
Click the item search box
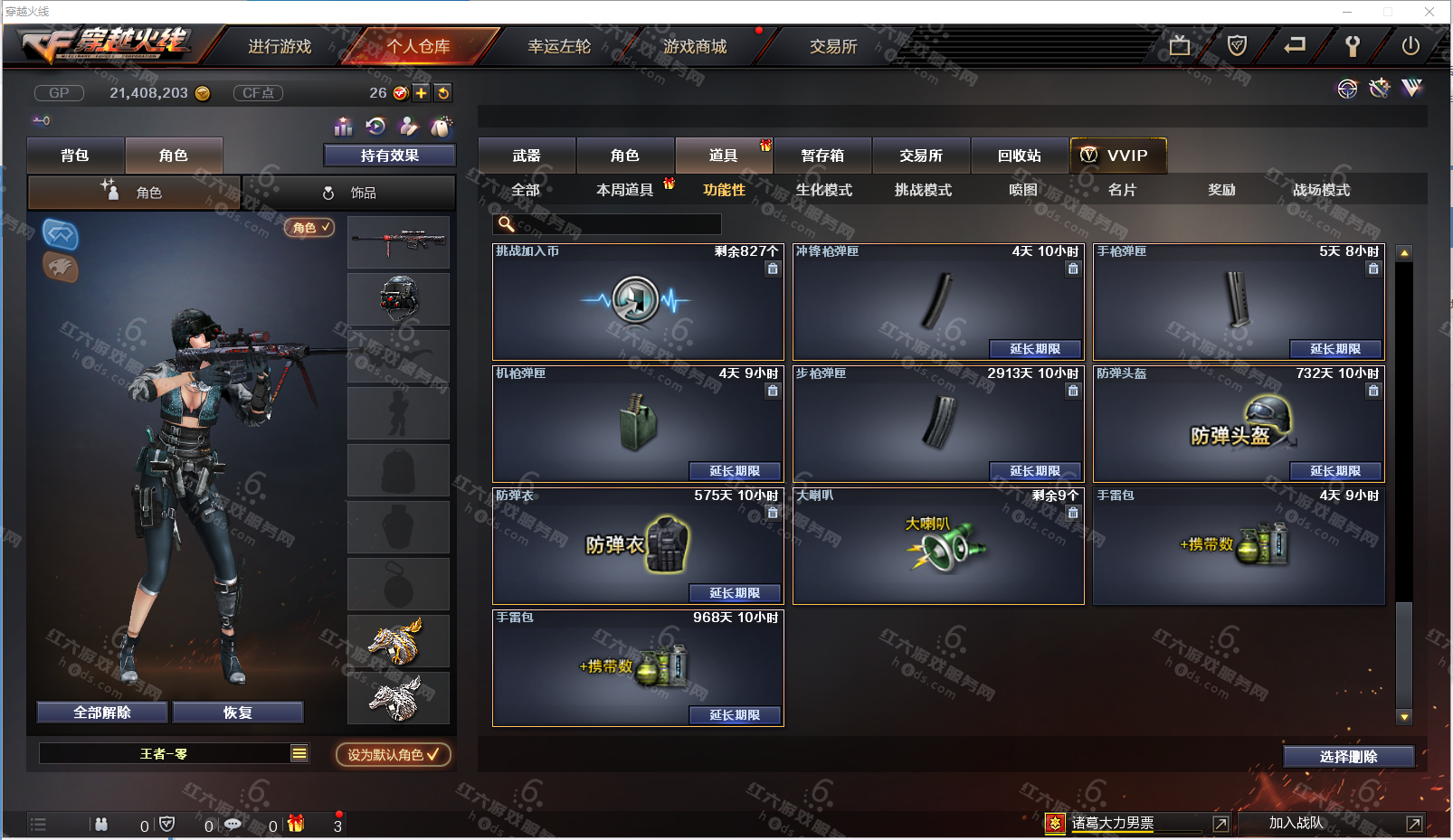(615, 224)
